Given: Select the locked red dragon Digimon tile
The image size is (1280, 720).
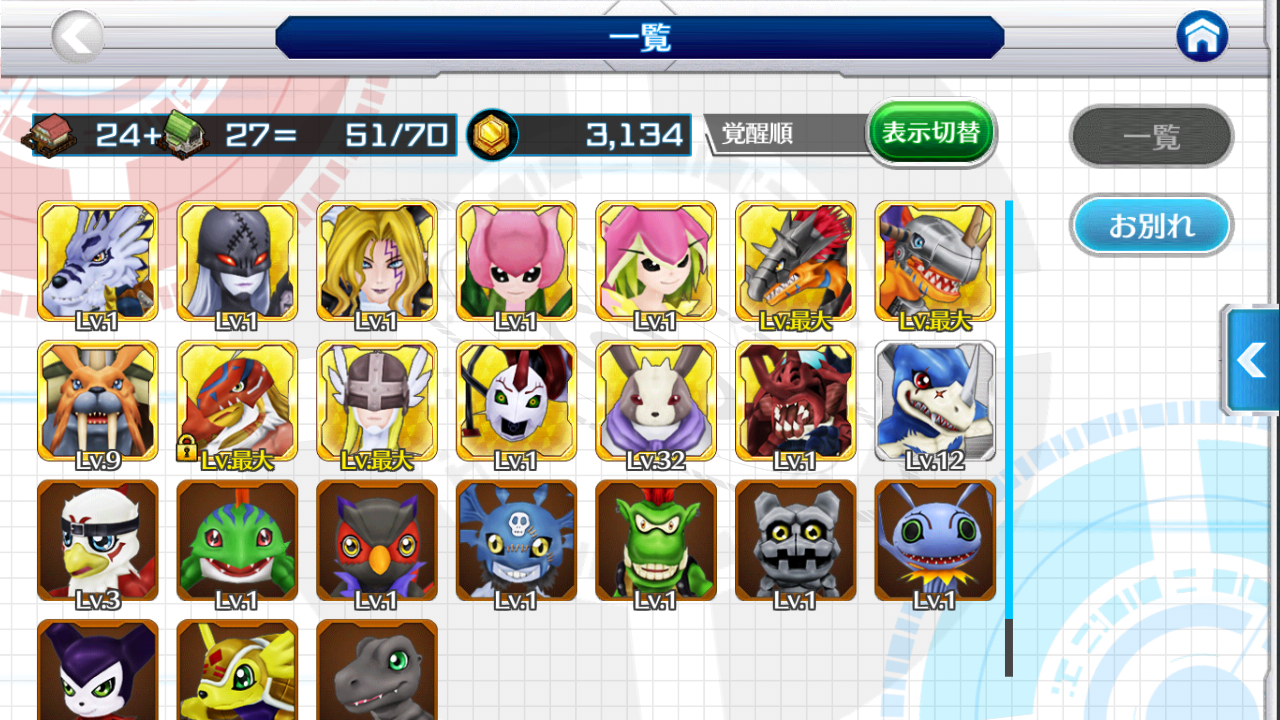Looking at the screenshot, I should coord(237,401).
